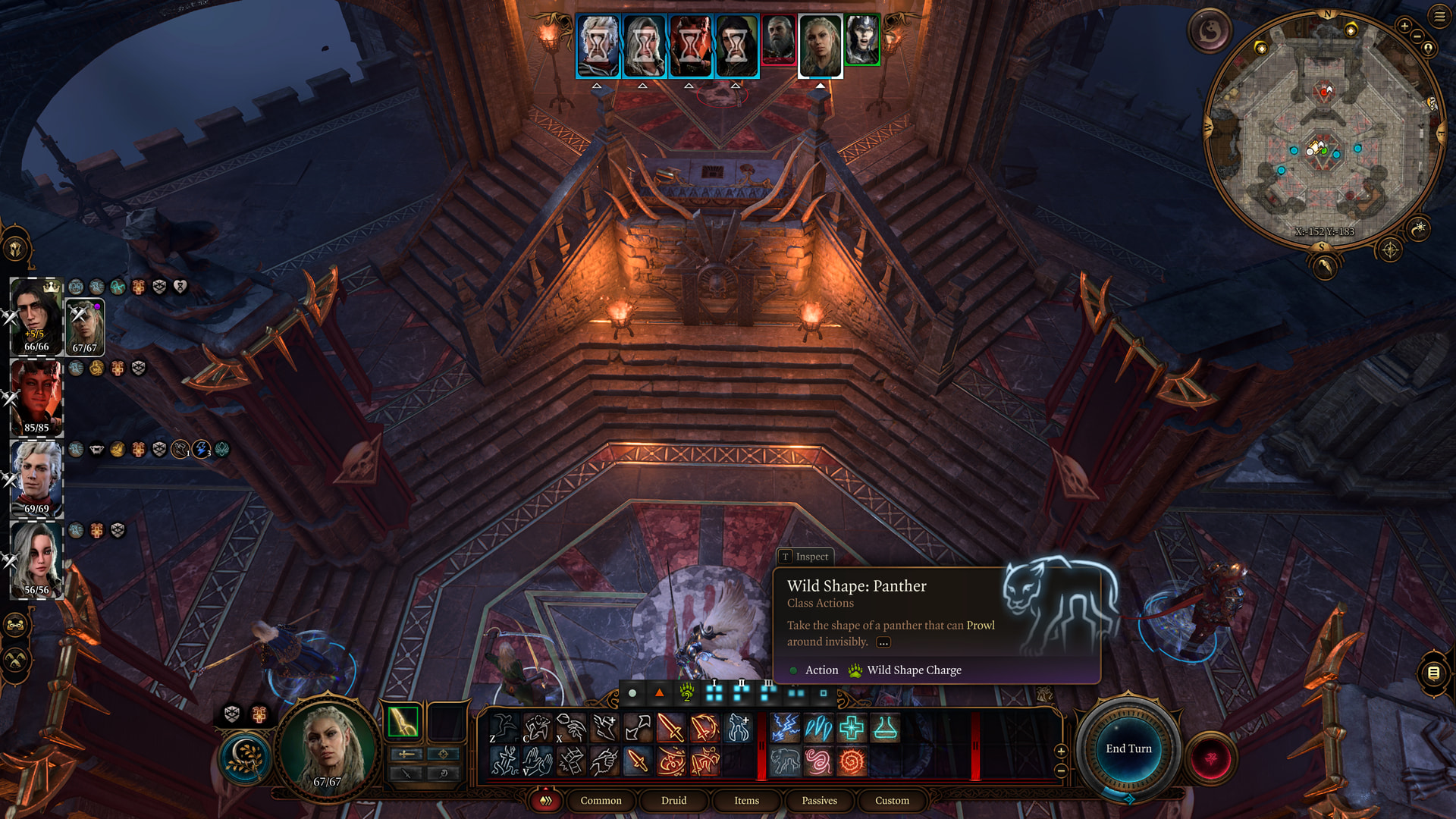Add a hotbar row with plus button

click(x=1061, y=751)
